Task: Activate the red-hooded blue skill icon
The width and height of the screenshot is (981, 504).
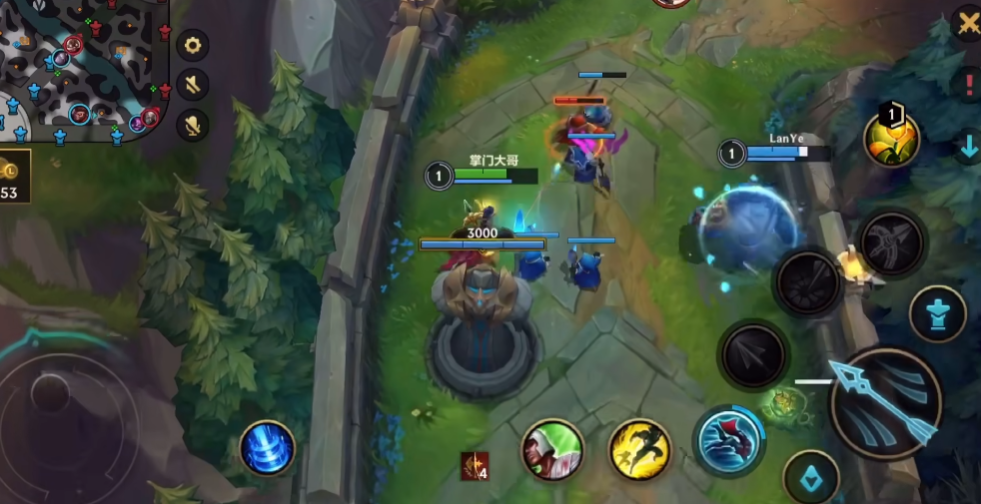Action: [x=729, y=441]
